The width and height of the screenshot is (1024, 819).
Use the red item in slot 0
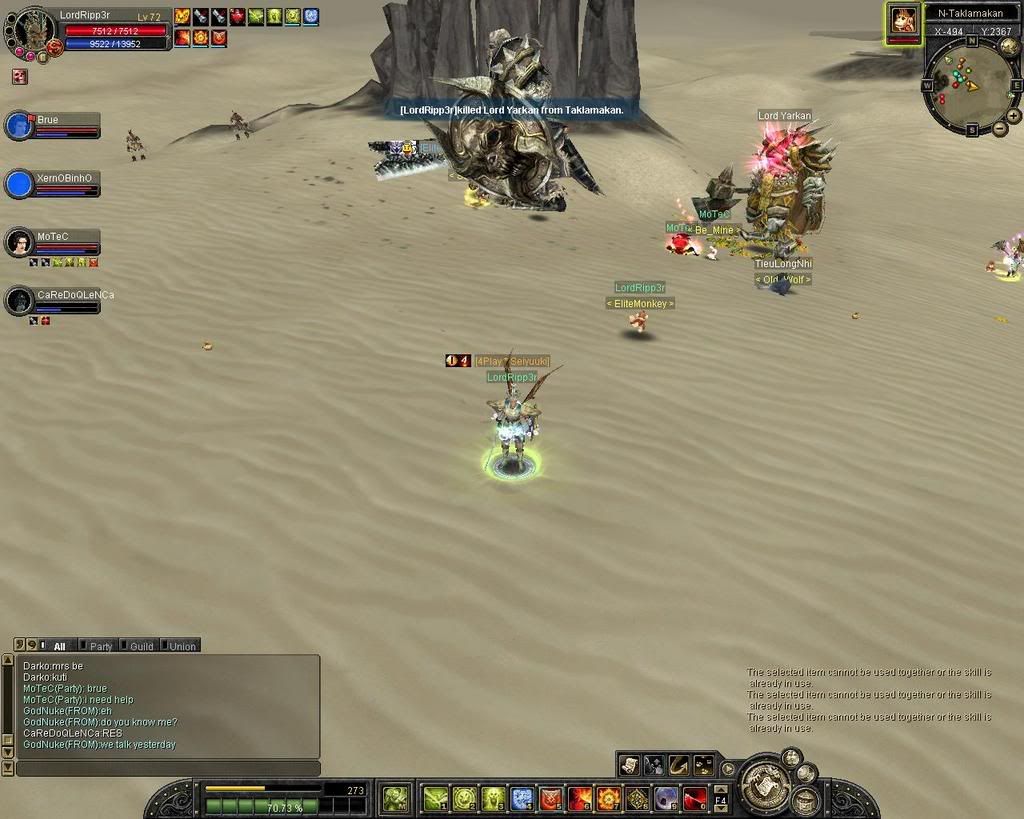coord(695,798)
